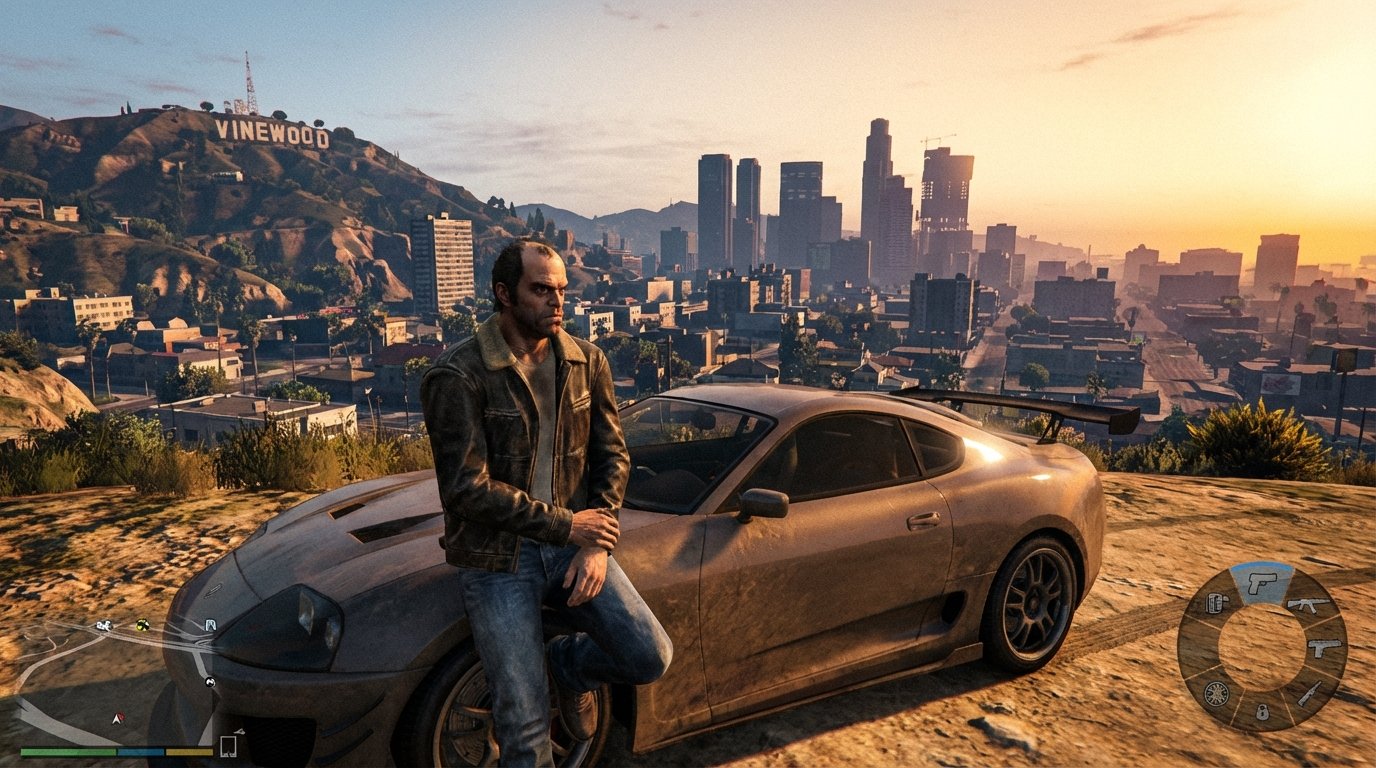The image size is (1376, 768).
Task: Click the highlighted blue wheel segment
Action: tap(1263, 580)
